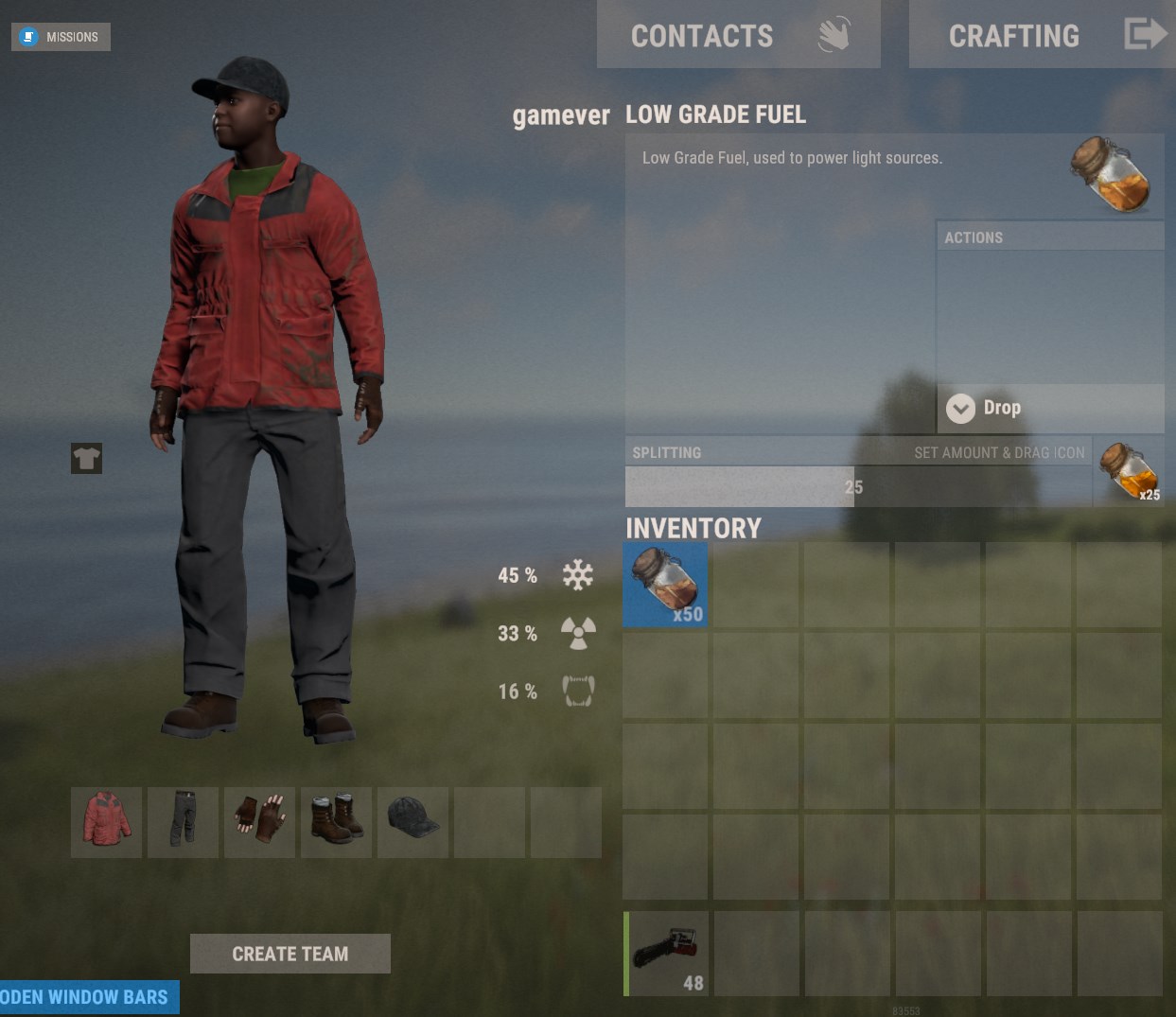1176x1017 pixels.
Task: Click the baseball cap clothing slot
Action: pyautogui.click(x=413, y=822)
